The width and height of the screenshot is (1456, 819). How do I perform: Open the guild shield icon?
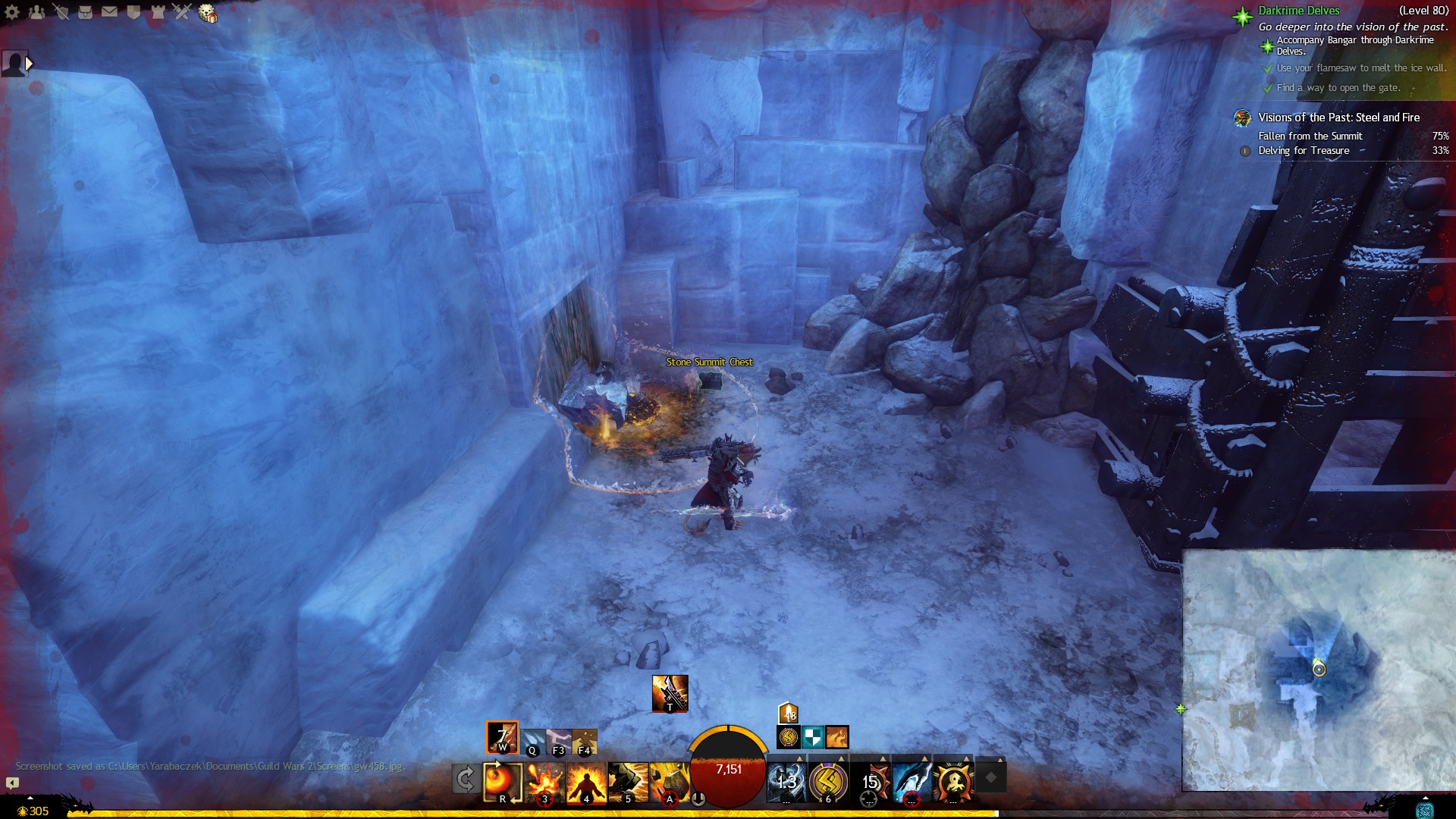pyautogui.click(x=133, y=12)
